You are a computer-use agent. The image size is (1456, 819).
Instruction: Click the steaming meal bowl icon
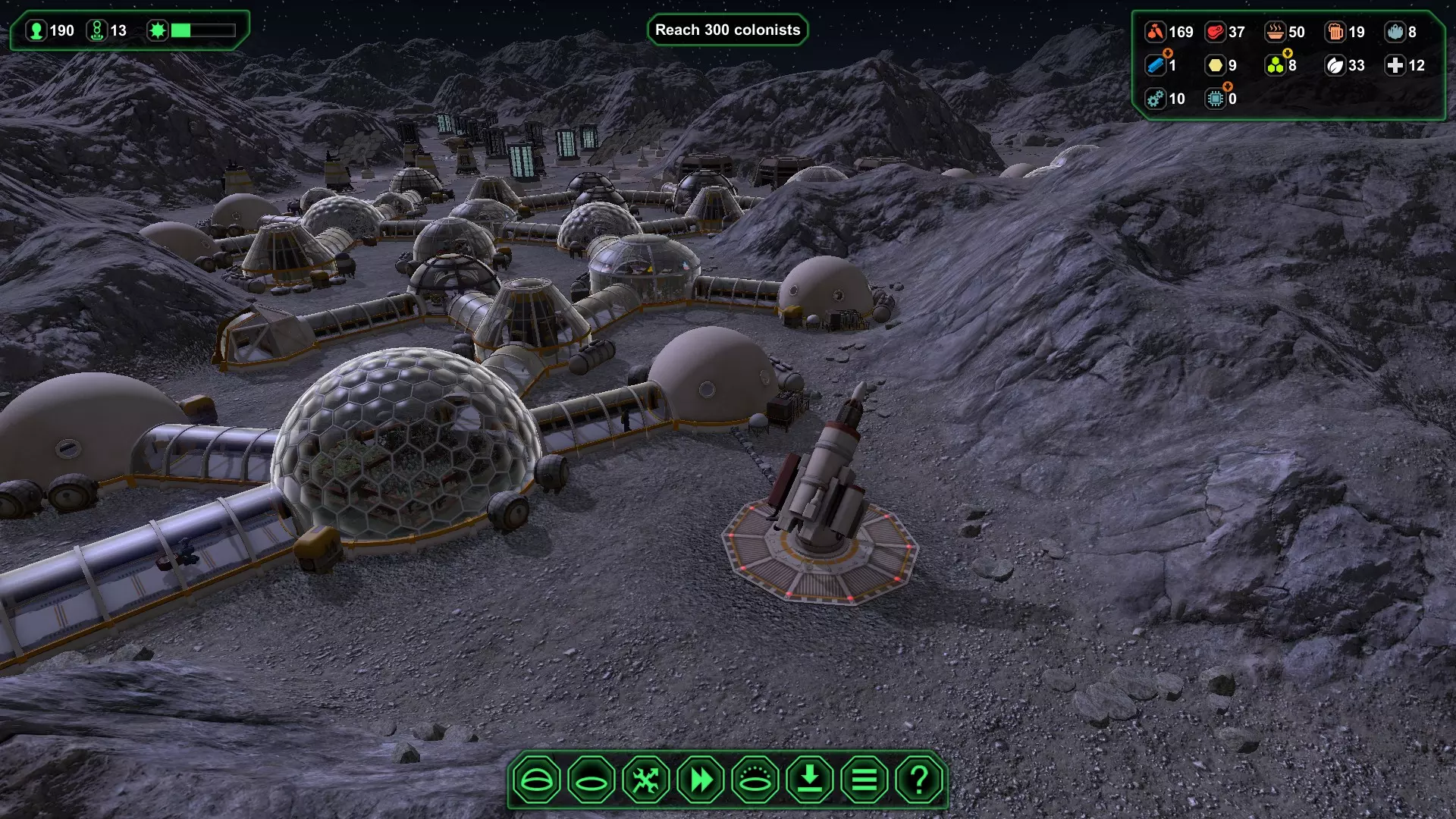tap(1275, 32)
